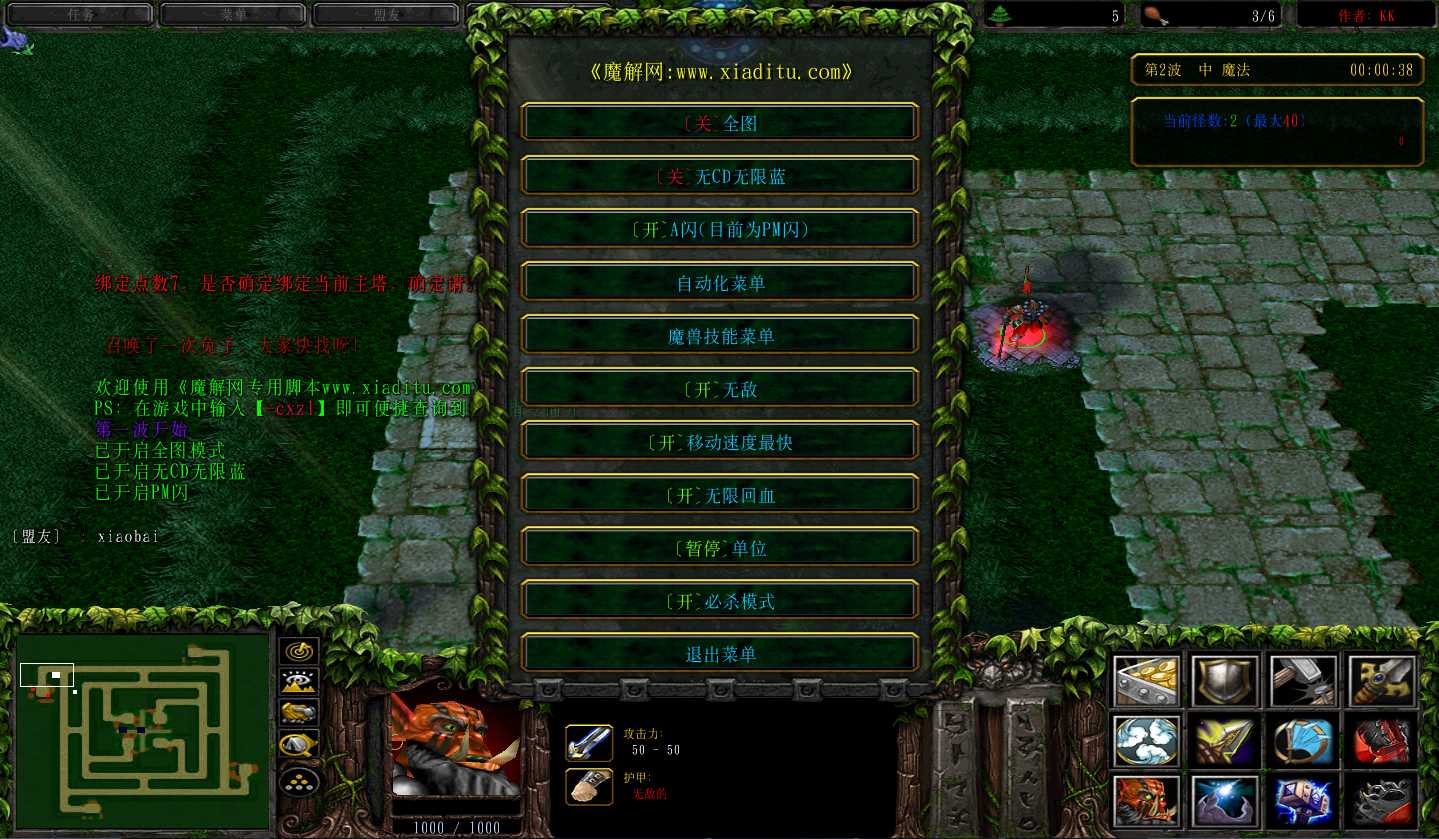Turn on 无敌 invincibility
This screenshot has height=839, width=1439.
(719, 389)
